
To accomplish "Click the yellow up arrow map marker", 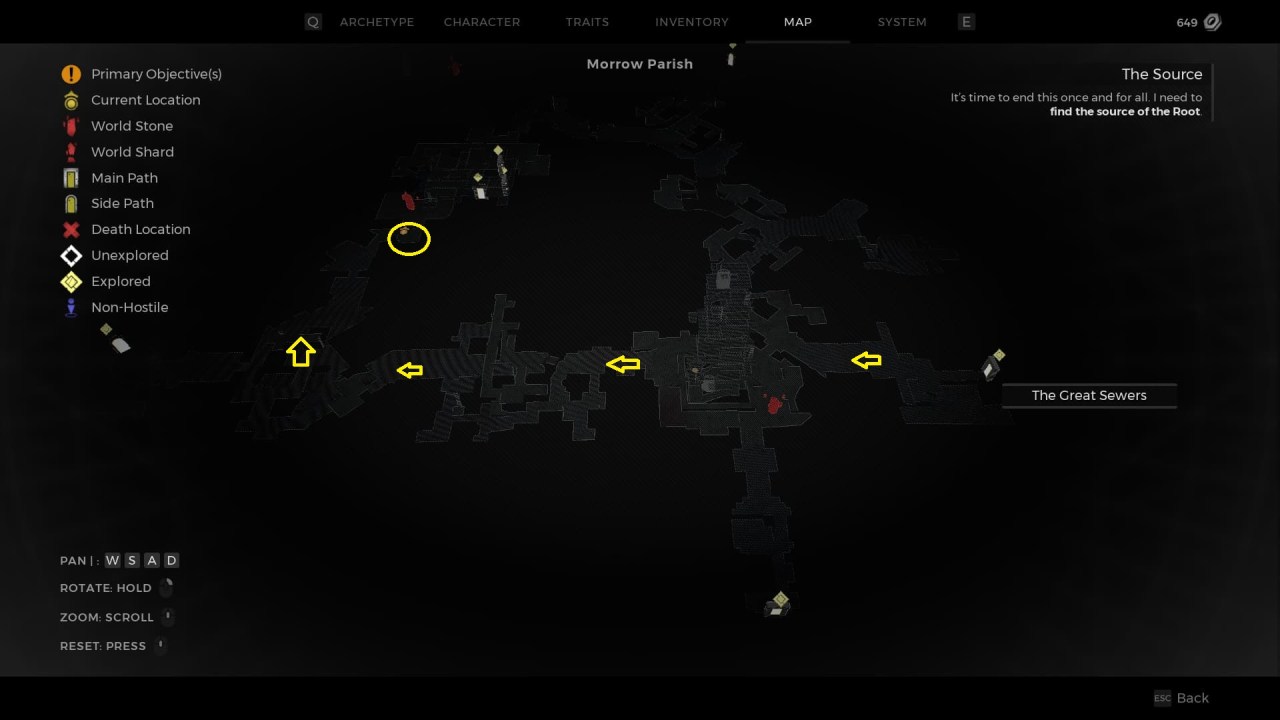I will pos(301,351).
